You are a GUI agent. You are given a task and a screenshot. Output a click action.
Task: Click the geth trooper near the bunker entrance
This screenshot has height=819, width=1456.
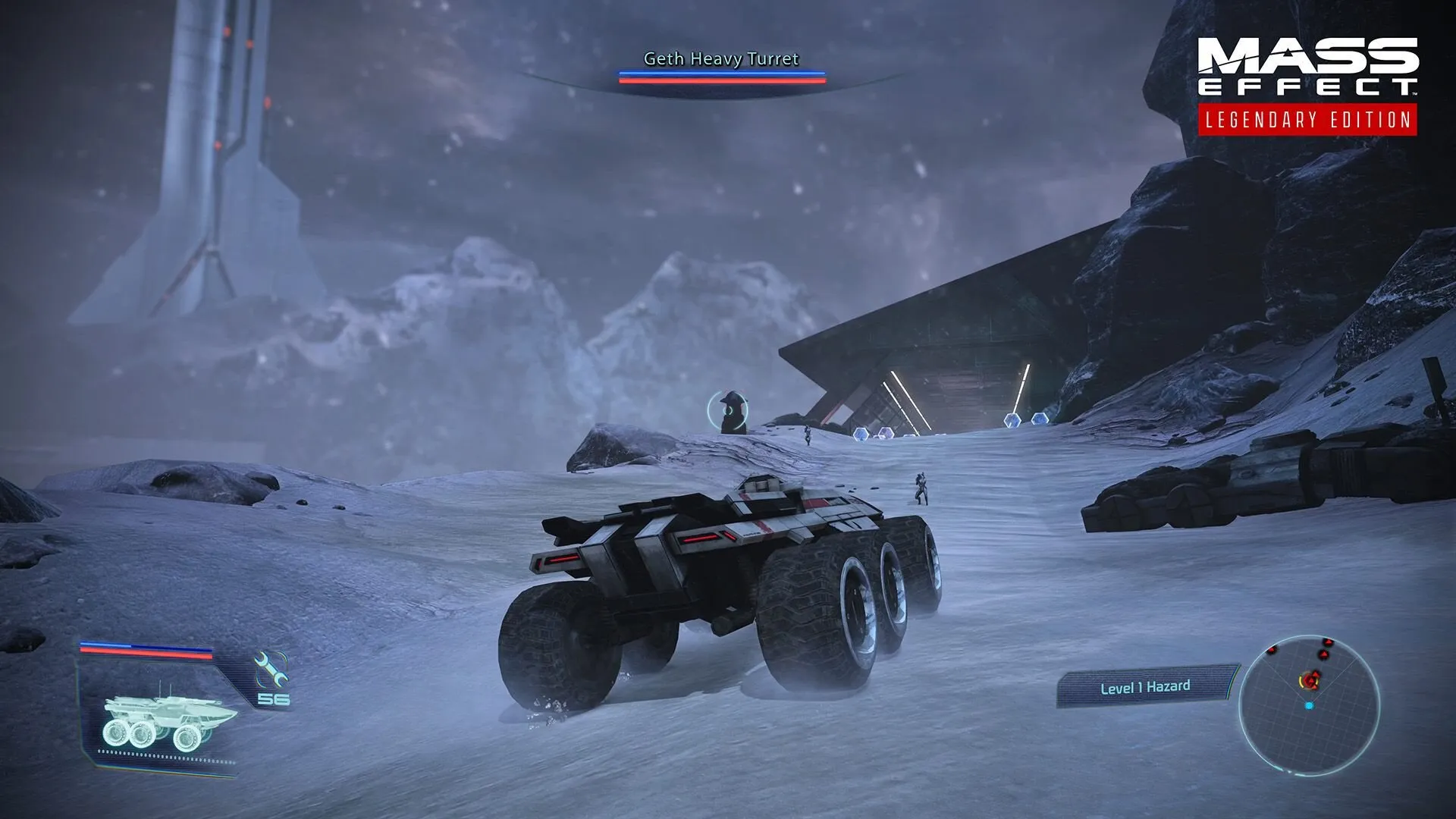pos(809,434)
